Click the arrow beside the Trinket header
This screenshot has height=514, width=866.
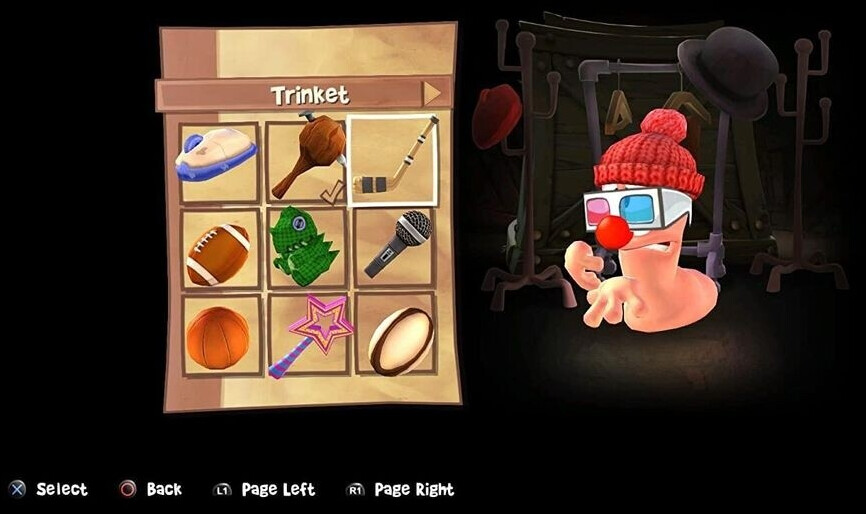point(431,94)
